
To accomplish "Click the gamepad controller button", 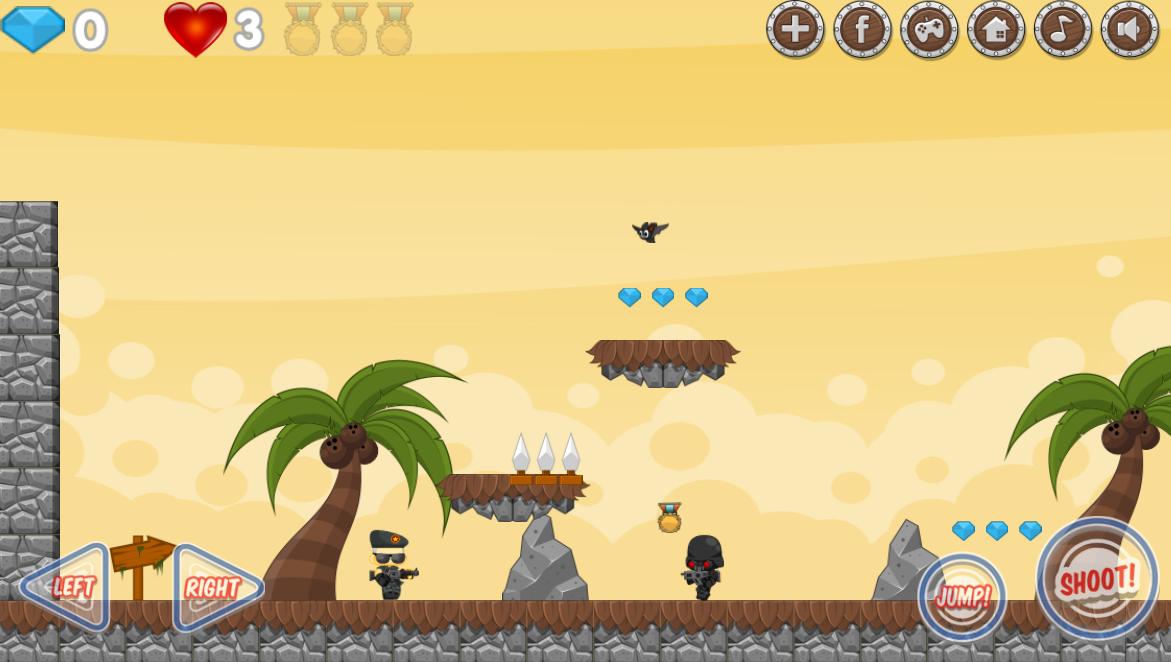I will point(929,28).
